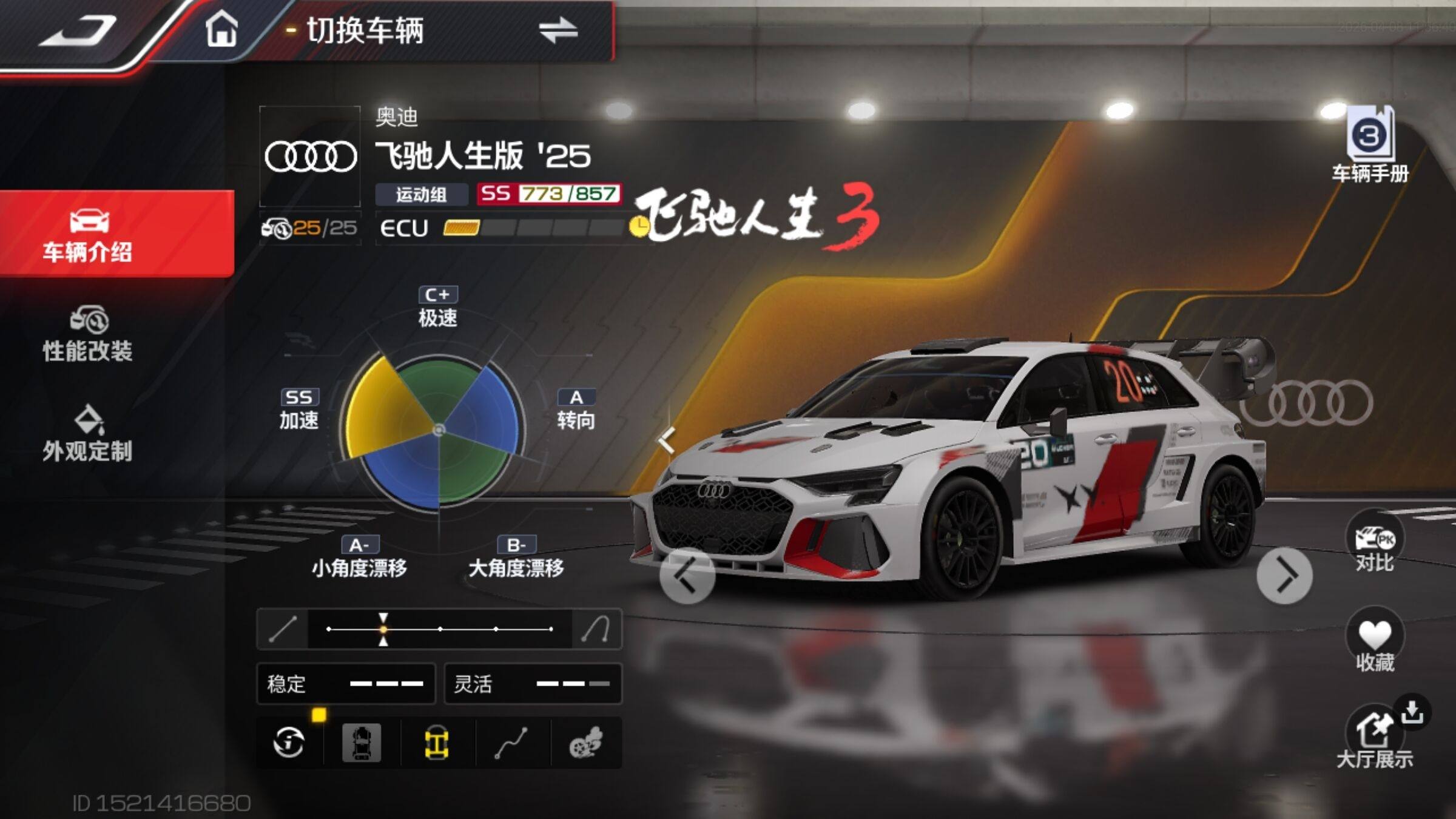Choose the yellow chassis drivetrain icon

[x=436, y=743]
